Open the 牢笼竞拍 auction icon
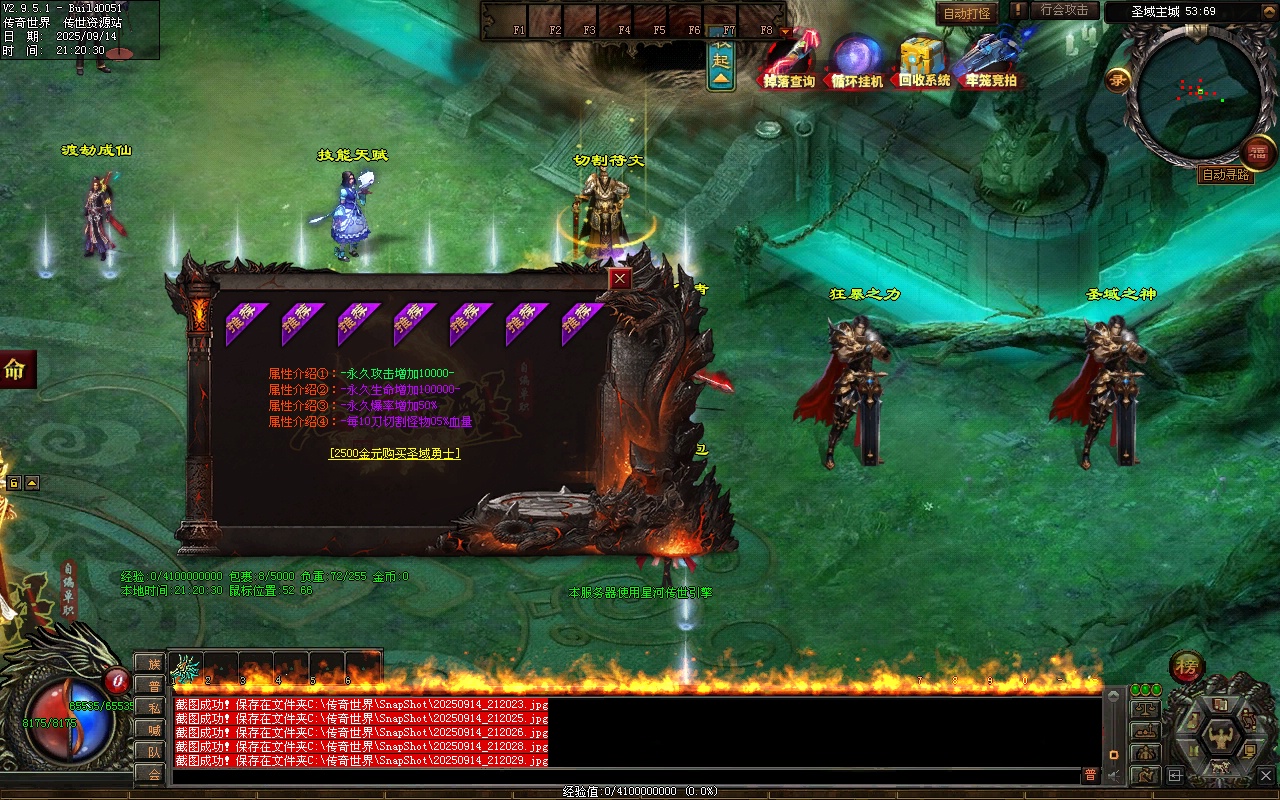Image resolution: width=1280 pixels, height=800 pixels. (991, 62)
